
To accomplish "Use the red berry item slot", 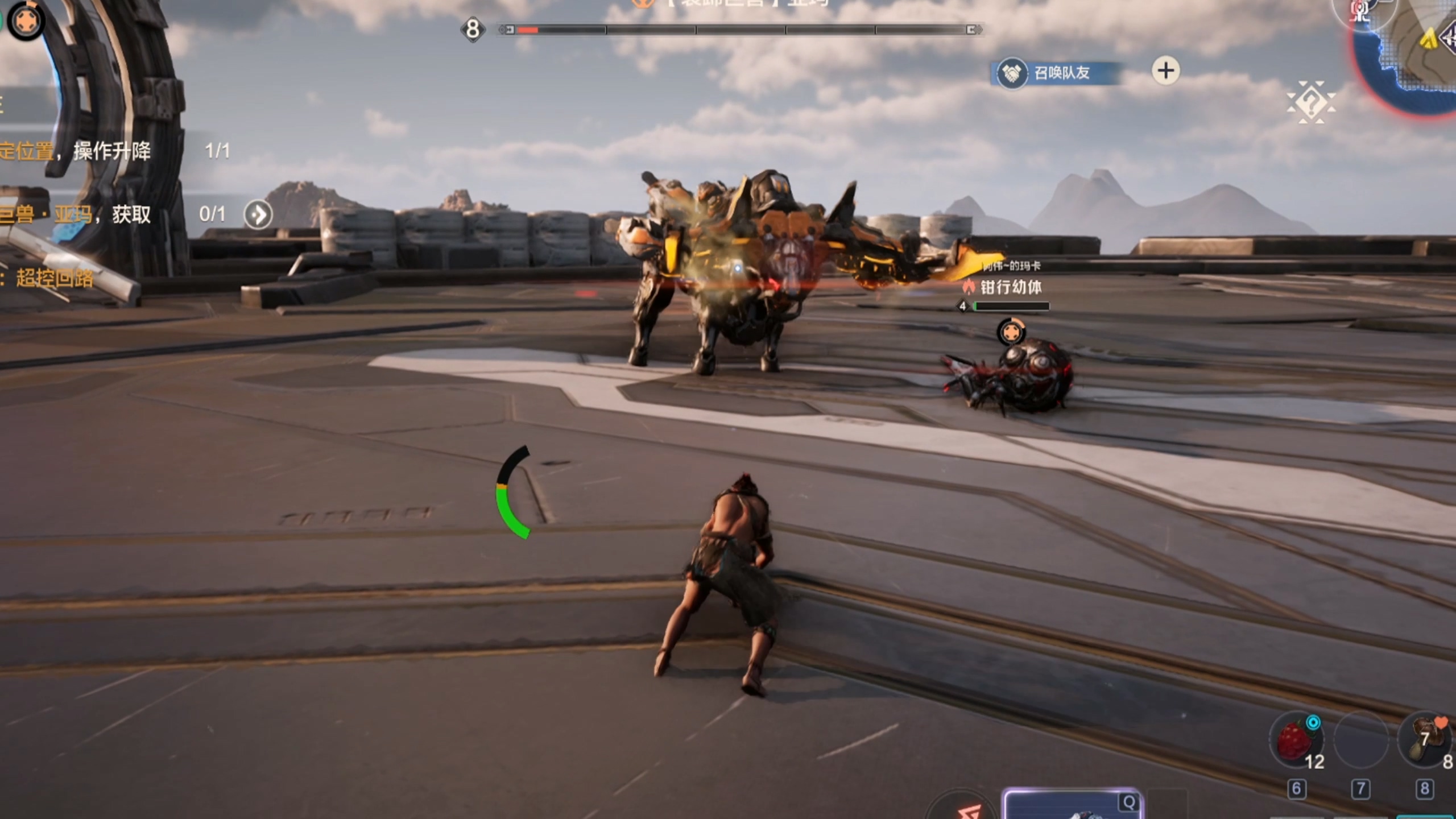I will point(1296,739).
